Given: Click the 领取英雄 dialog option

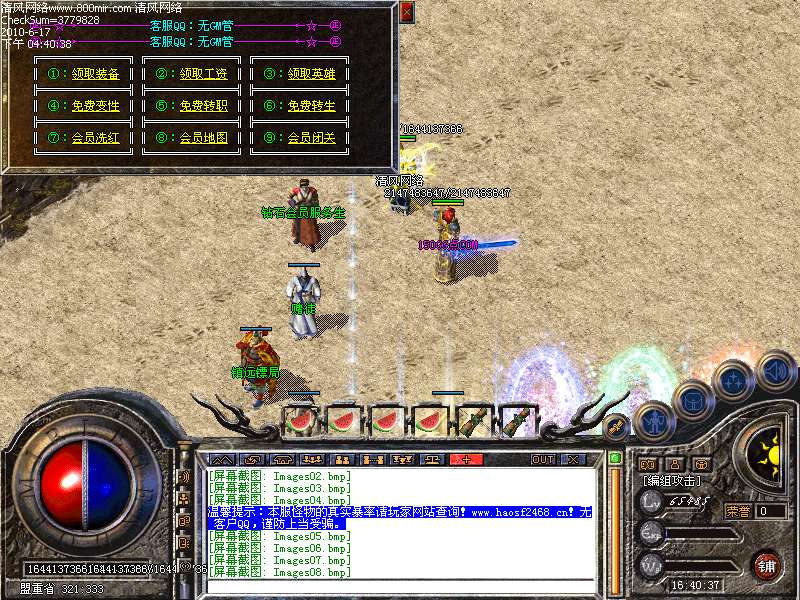Looking at the screenshot, I should pos(311,73).
